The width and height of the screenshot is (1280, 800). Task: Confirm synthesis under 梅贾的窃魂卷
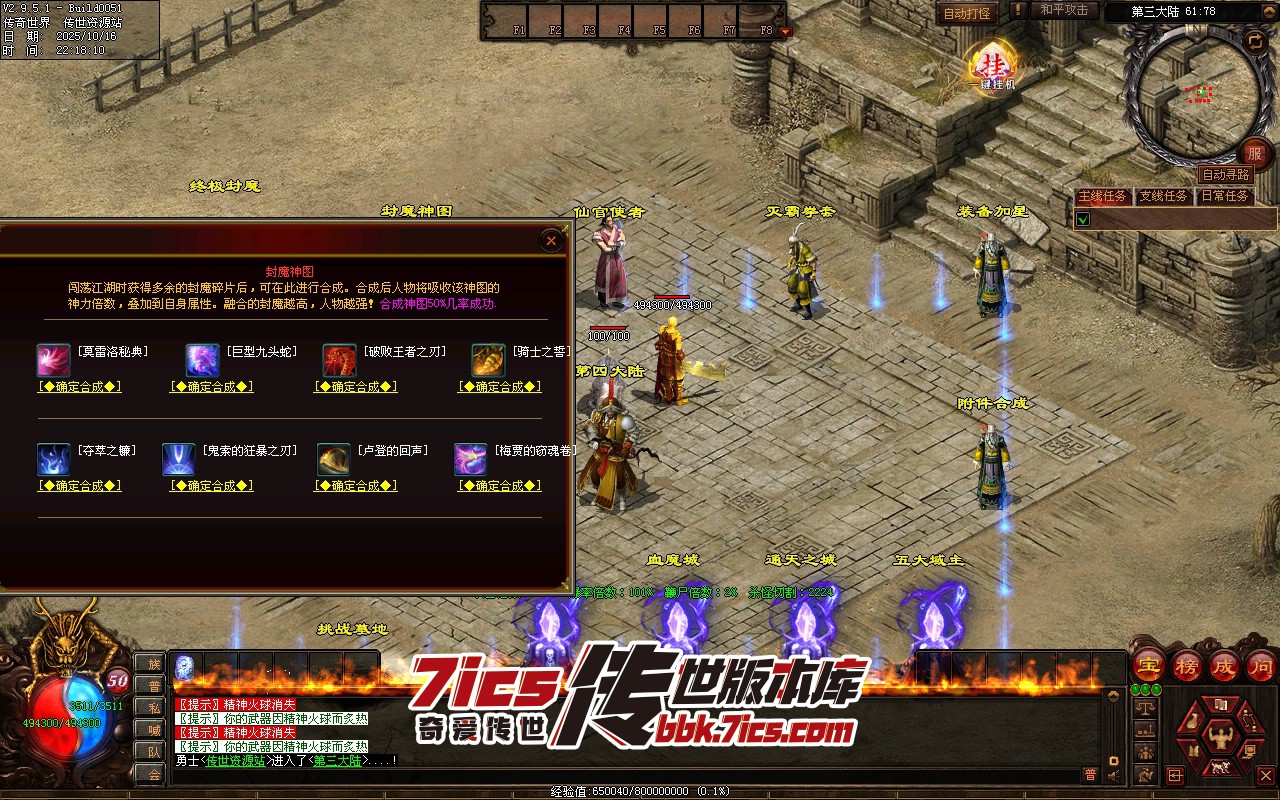[500, 486]
